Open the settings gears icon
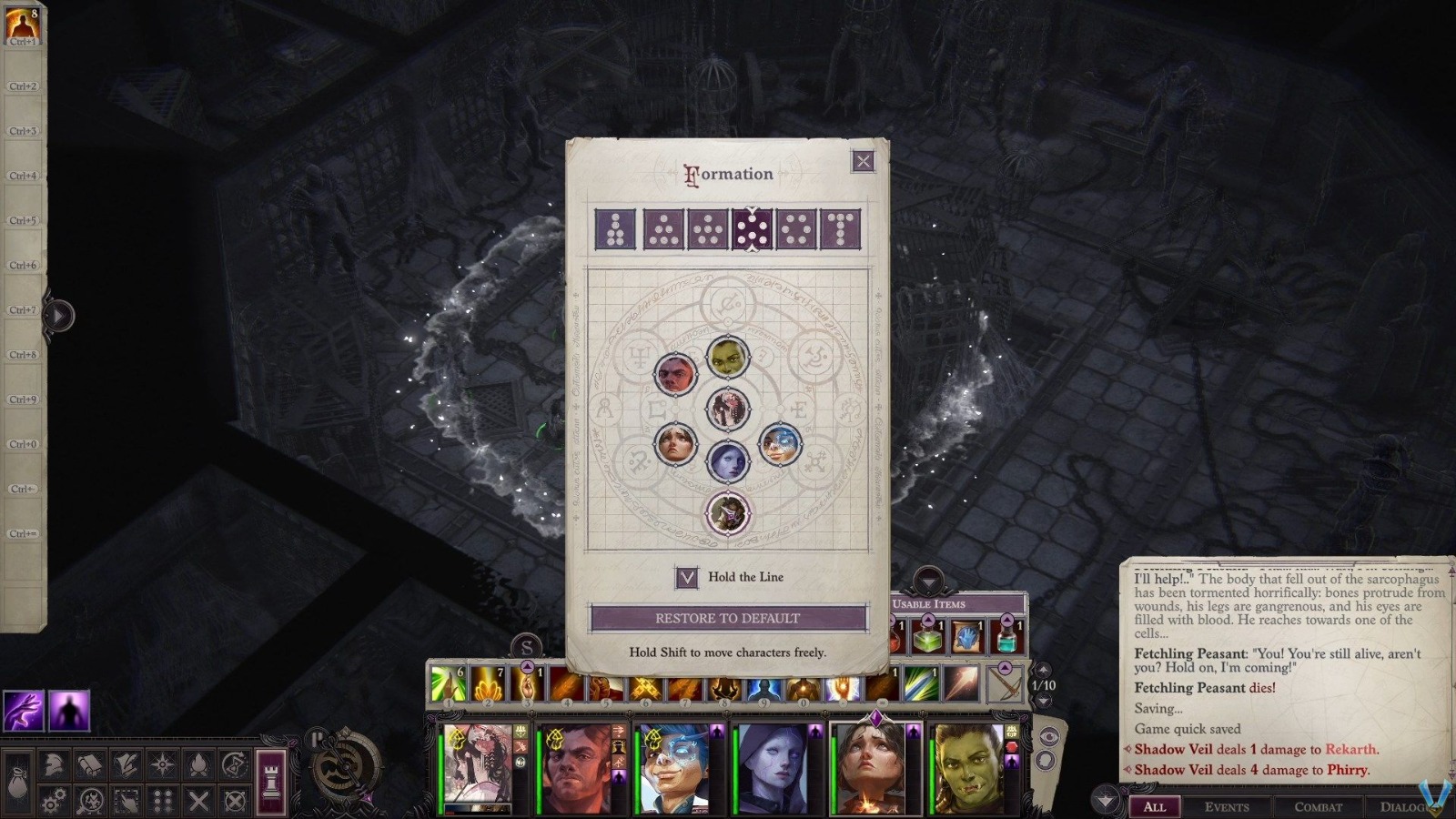The height and width of the screenshot is (819, 1456). 53,799
